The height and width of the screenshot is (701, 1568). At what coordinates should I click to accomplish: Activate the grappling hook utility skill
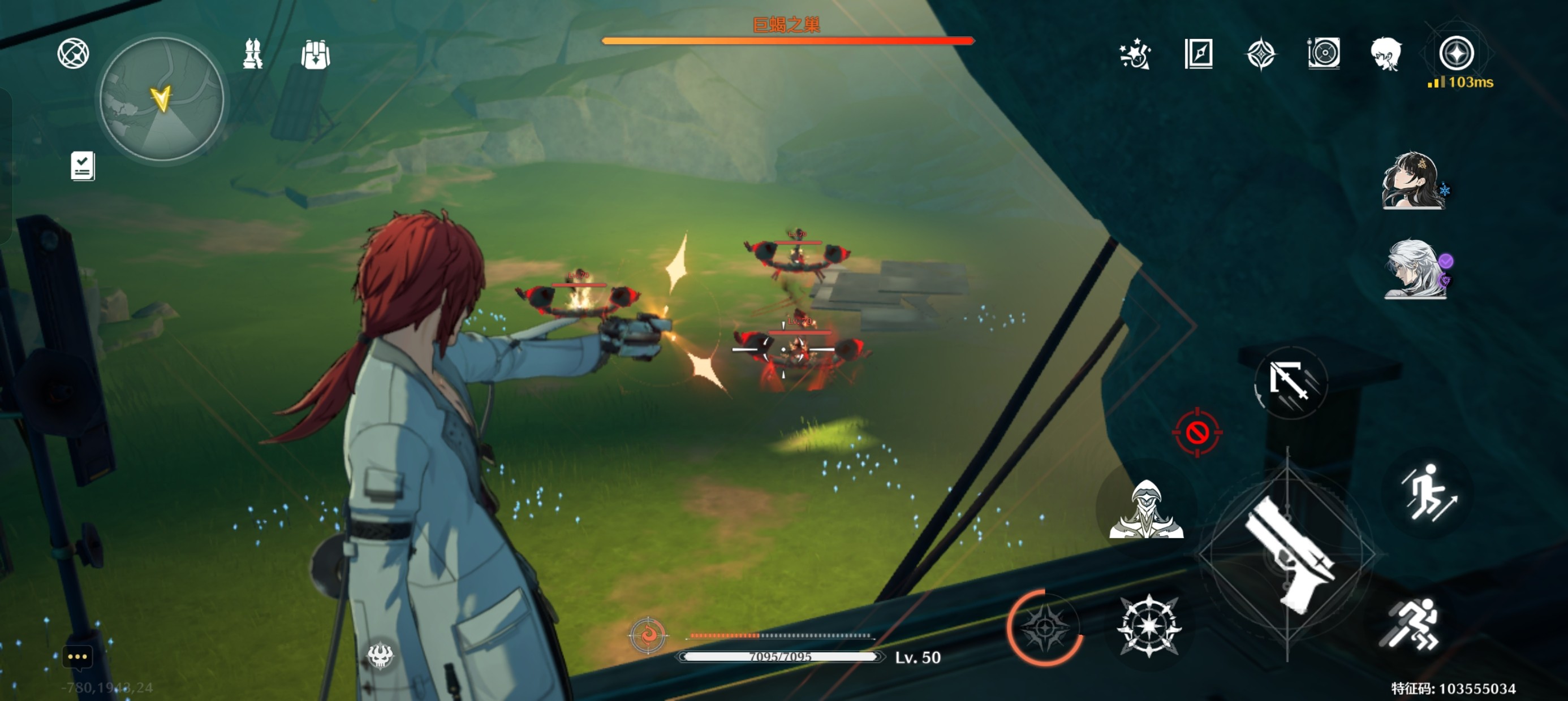[1290, 383]
